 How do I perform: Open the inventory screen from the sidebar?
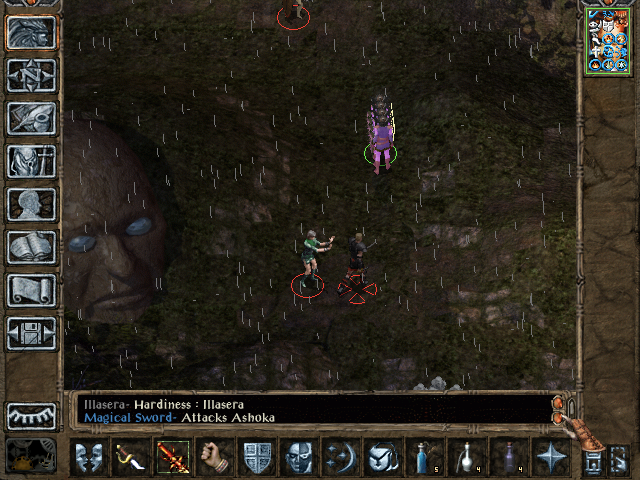click(31, 161)
